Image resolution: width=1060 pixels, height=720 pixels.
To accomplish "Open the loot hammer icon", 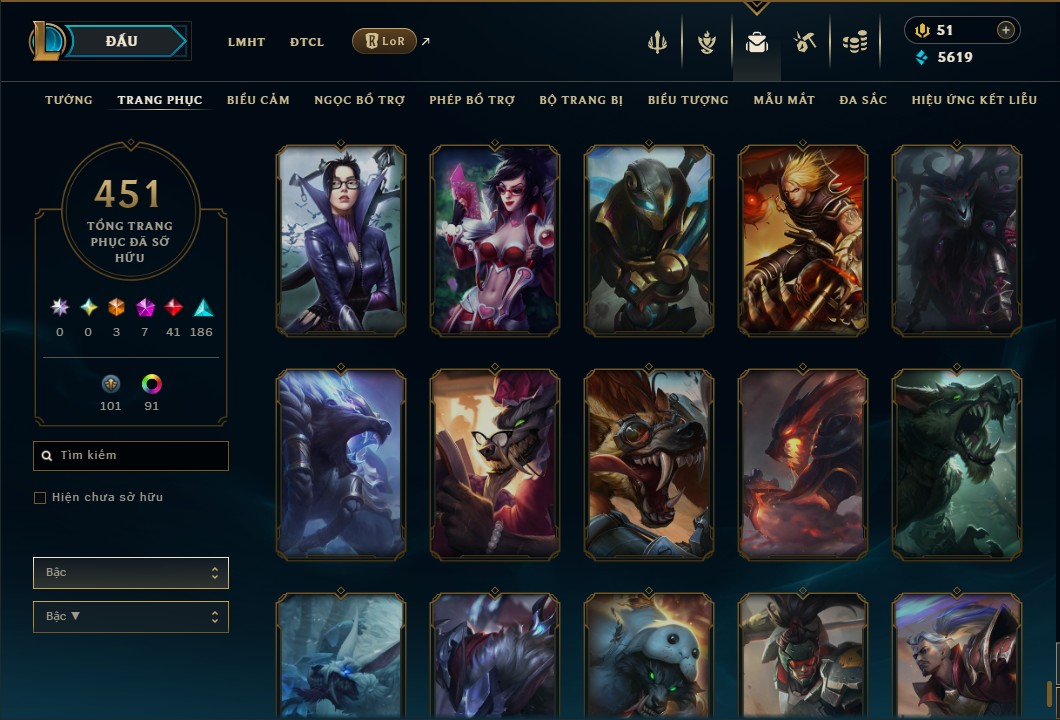I will point(805,42).
